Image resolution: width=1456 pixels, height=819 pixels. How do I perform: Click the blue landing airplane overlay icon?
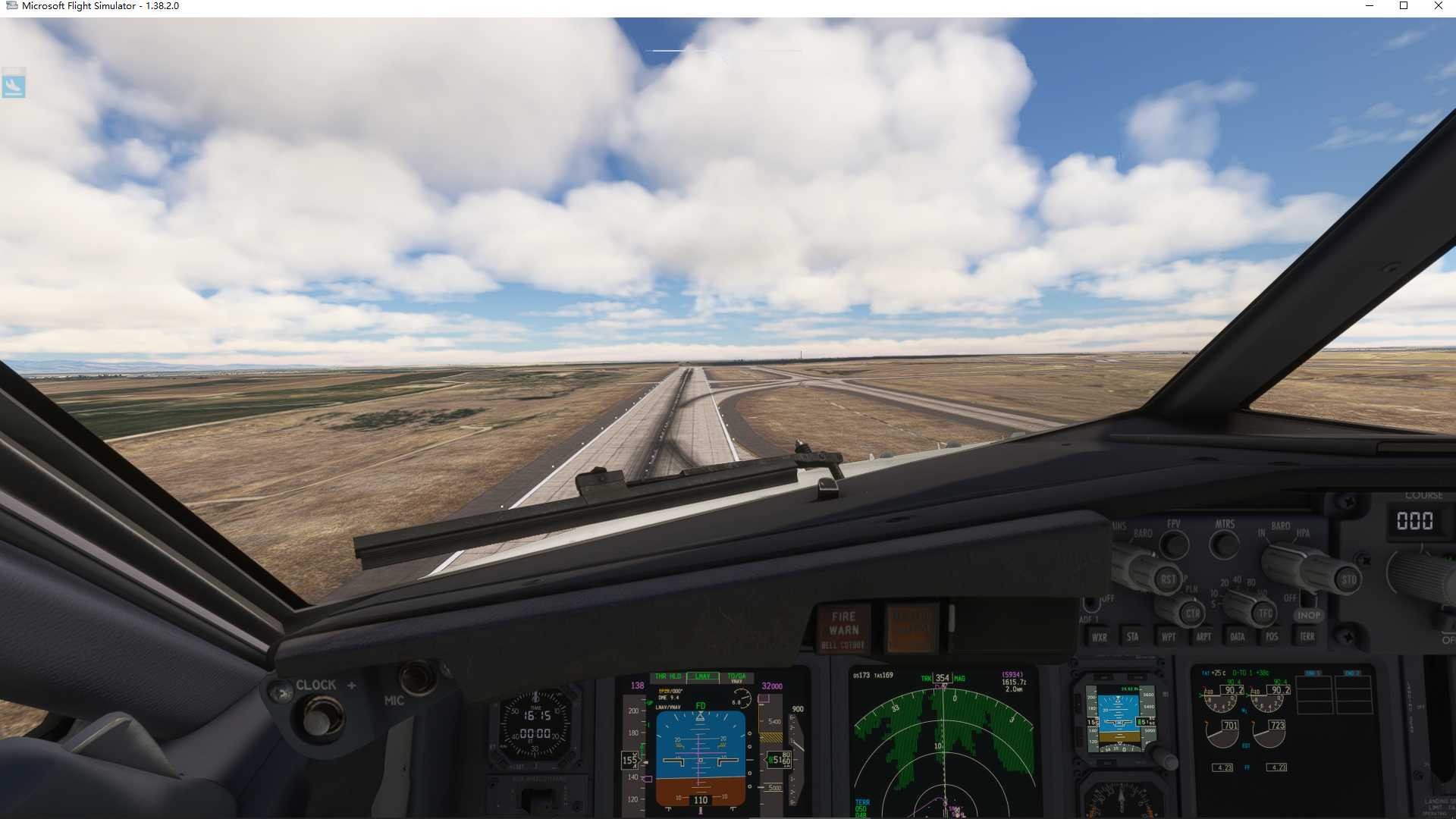[14, 83]
